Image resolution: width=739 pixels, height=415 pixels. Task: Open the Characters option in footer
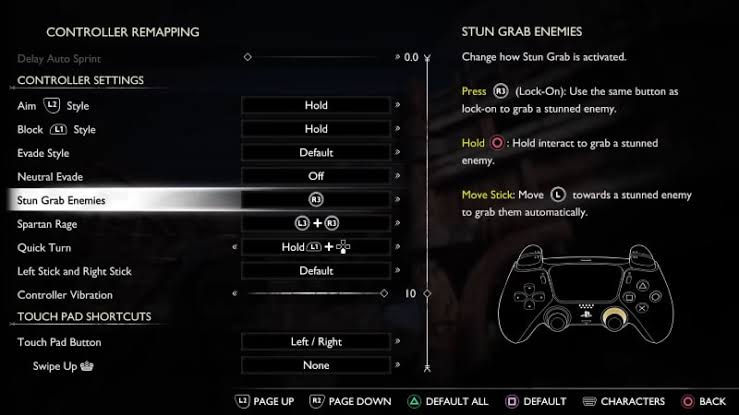pos(624,401)
